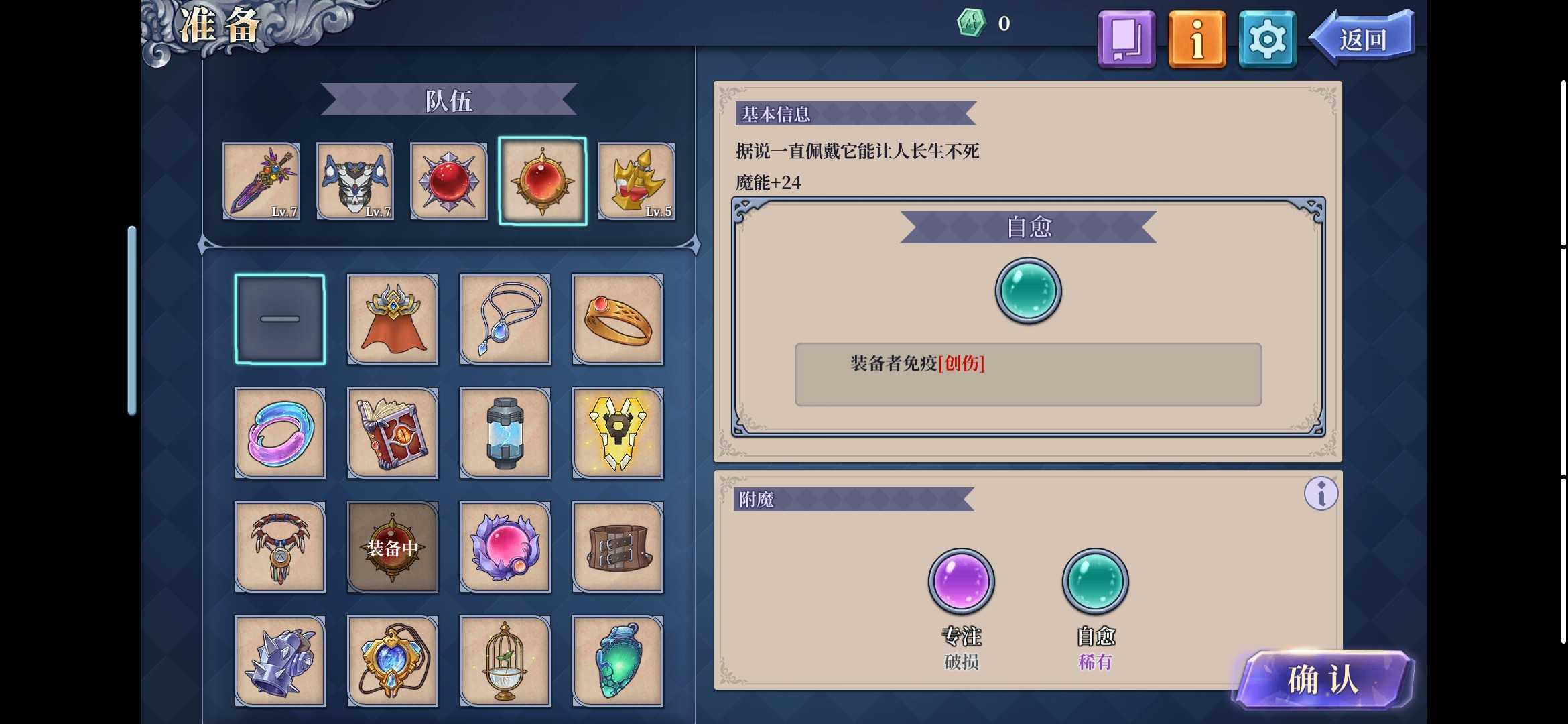Image resolution: width=1568 pixels, height=724 pixels.
Task: Open the blue settings gear icon
Action: (1265, 38)
